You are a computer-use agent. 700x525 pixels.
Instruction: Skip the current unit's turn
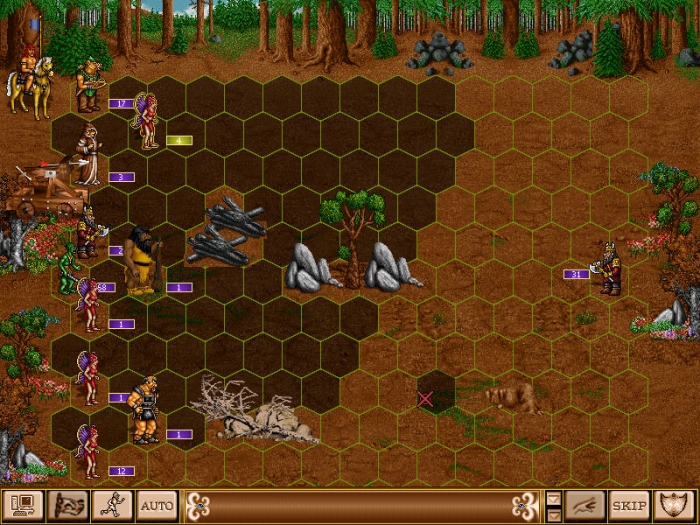[x=629, y=504]
